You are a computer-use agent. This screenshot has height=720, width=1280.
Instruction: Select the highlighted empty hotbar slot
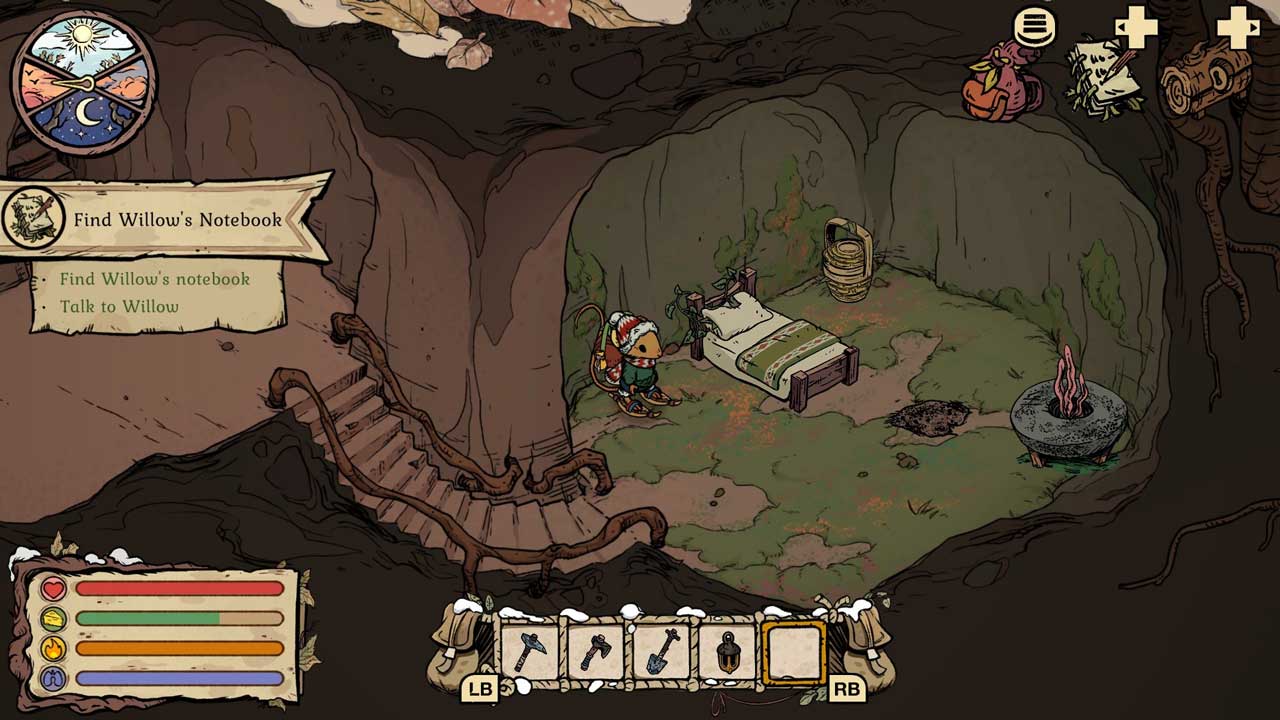793,652
